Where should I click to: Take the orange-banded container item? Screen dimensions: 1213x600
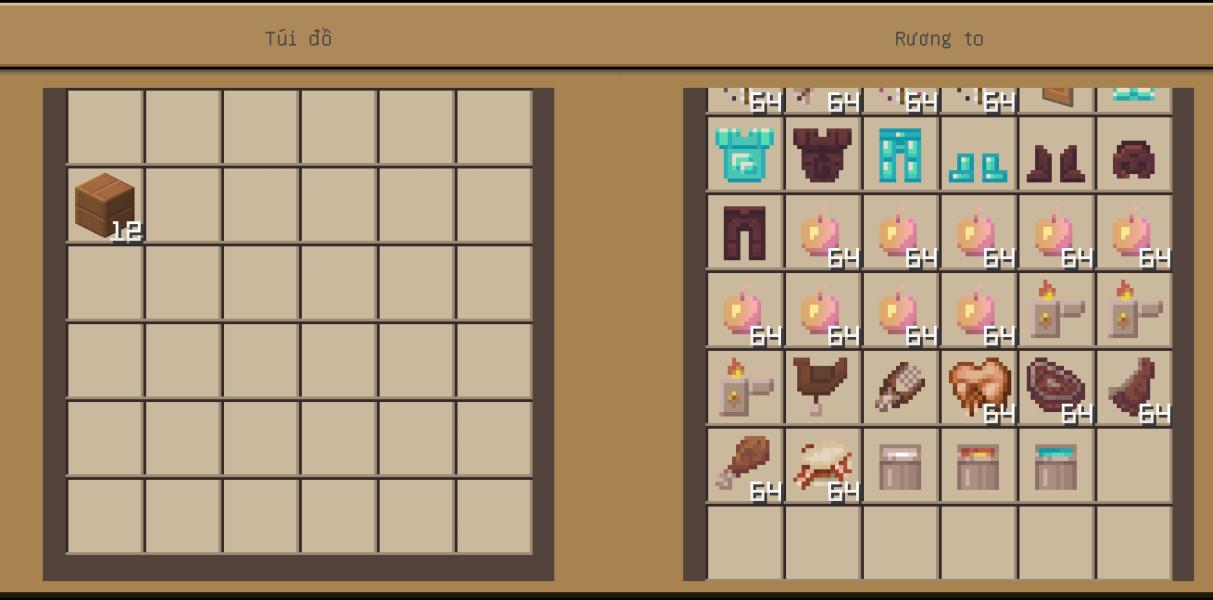tap(978, 466)
